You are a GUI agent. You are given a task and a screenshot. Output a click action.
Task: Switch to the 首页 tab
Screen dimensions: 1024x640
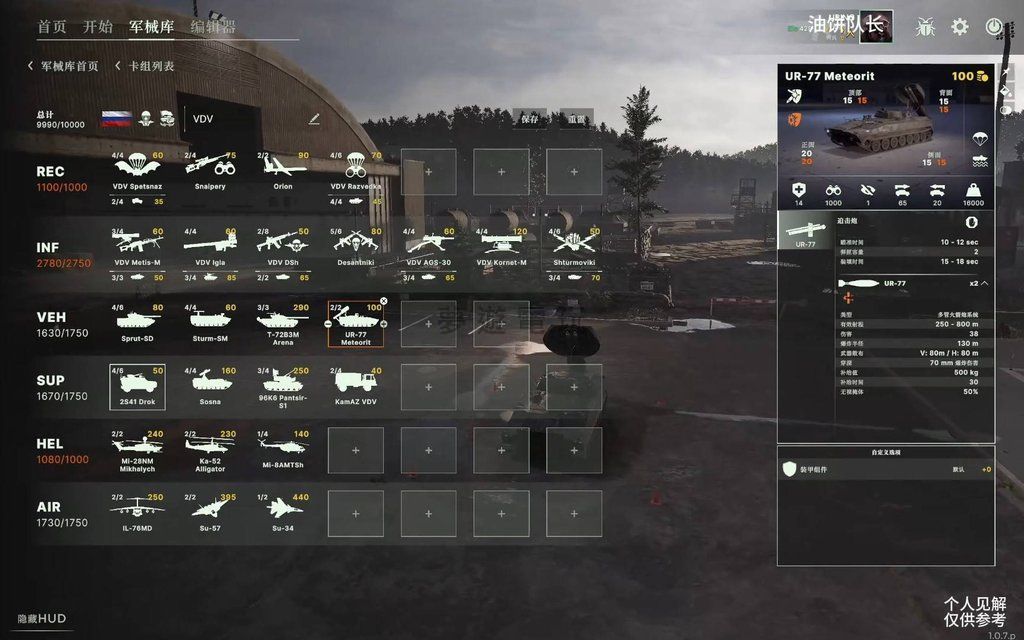pyautogui.click(x=52, y=27)
